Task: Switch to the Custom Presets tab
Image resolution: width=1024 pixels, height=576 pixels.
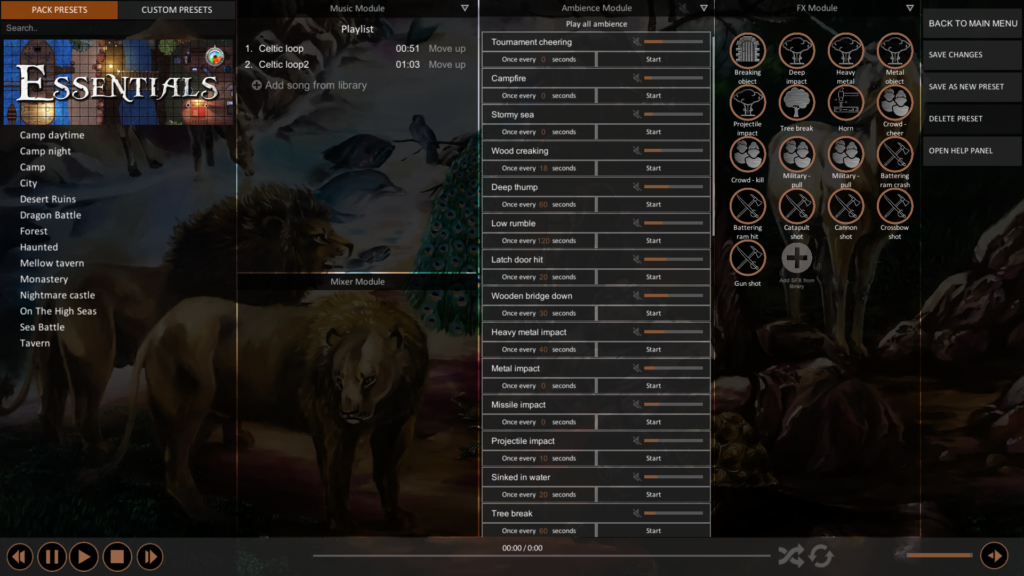Action: coord(176,10)
